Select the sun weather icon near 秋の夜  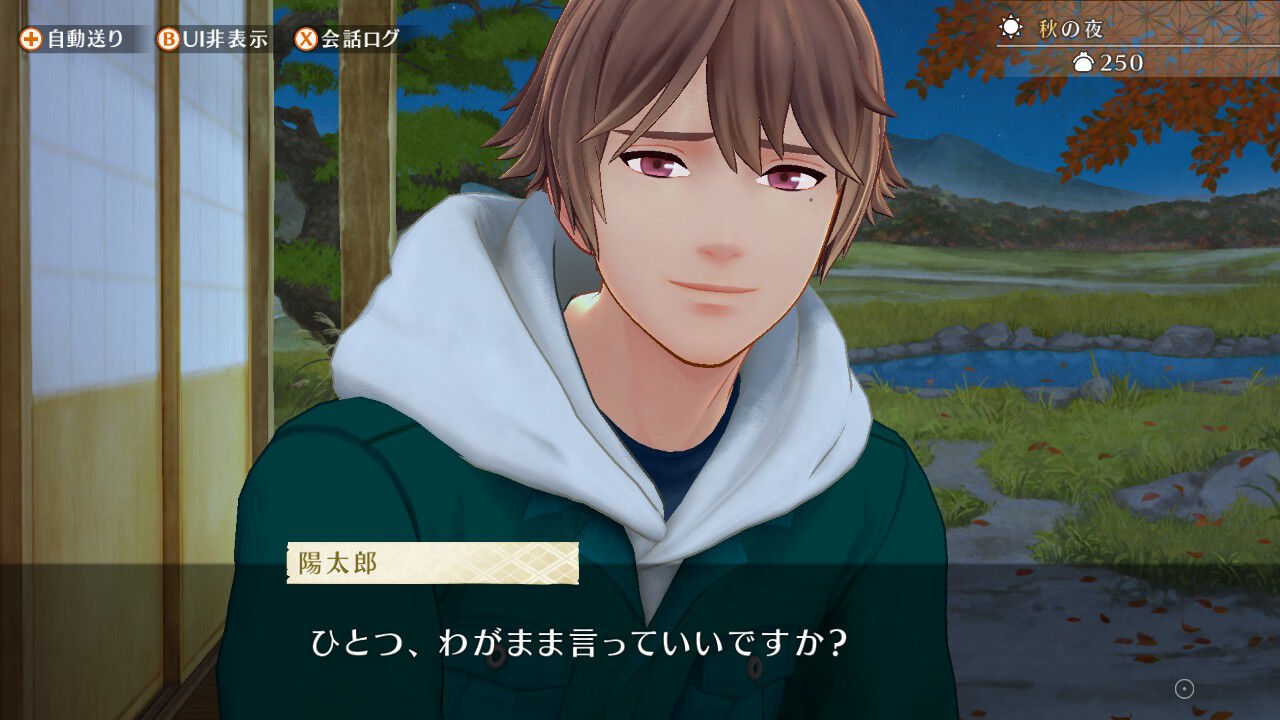pyautogui.click(x=1013, y=30)
